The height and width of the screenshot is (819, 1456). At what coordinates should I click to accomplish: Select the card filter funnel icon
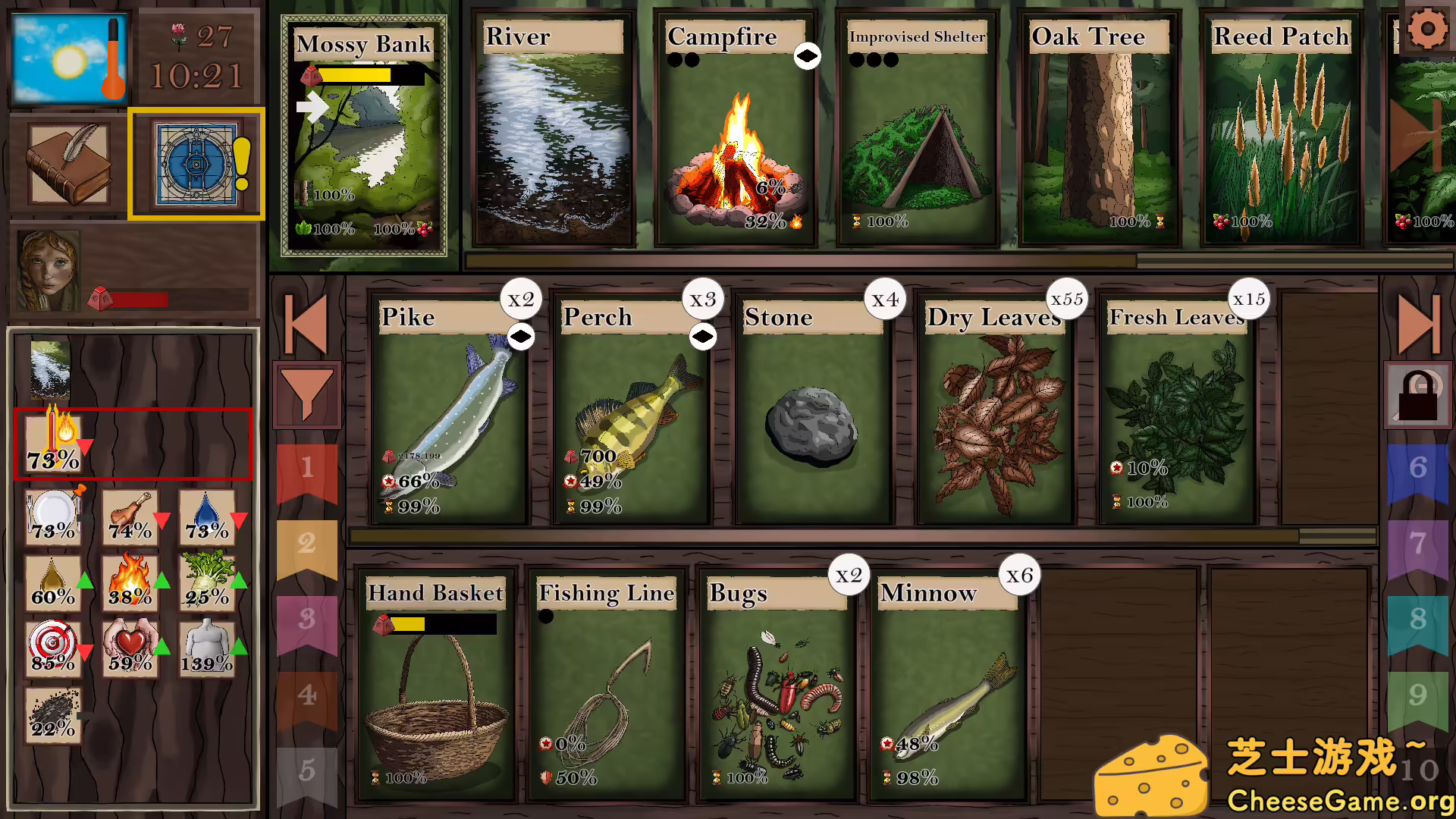307,394
